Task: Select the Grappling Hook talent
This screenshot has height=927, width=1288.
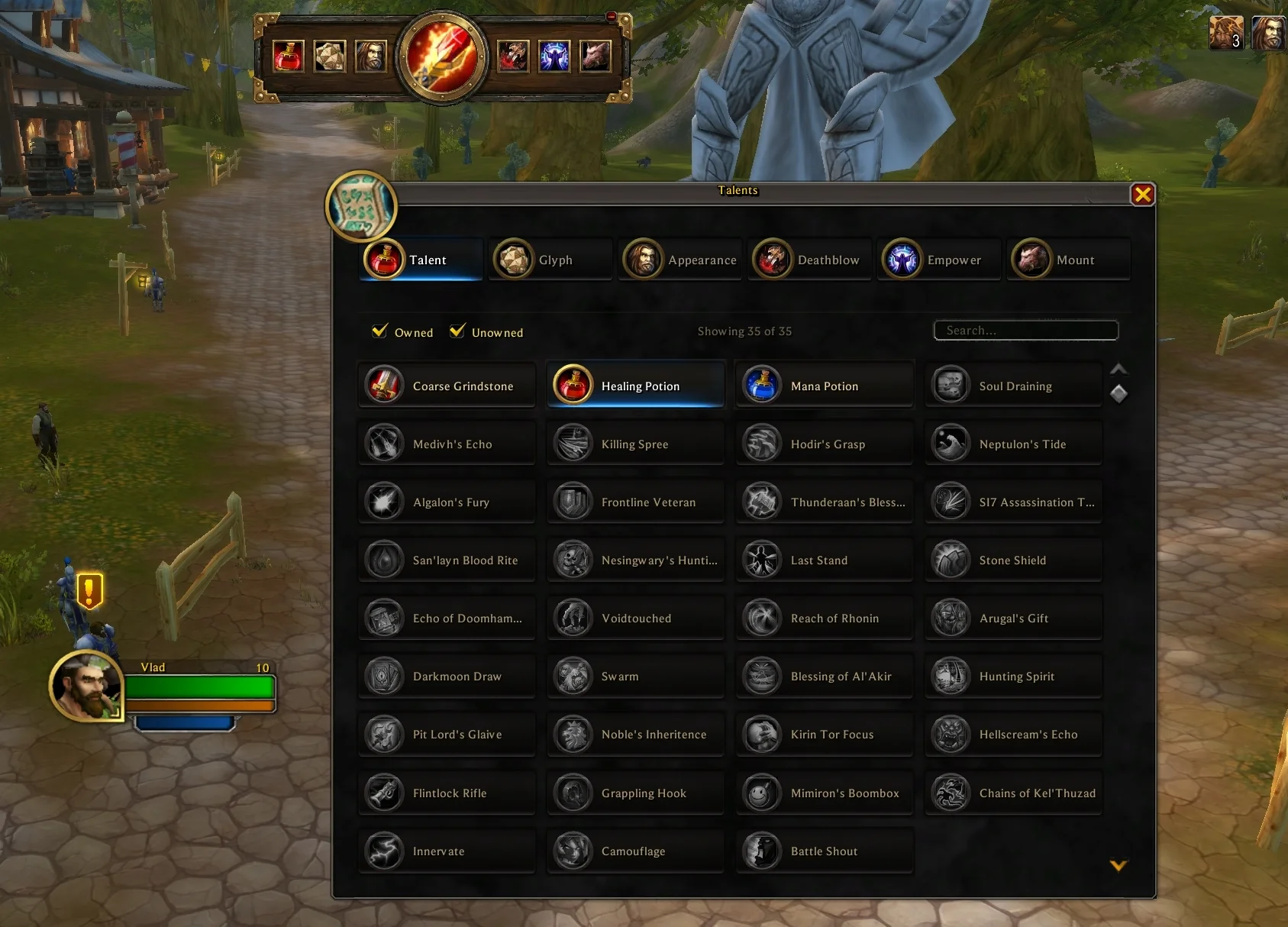Action: [x=635, y=793]
